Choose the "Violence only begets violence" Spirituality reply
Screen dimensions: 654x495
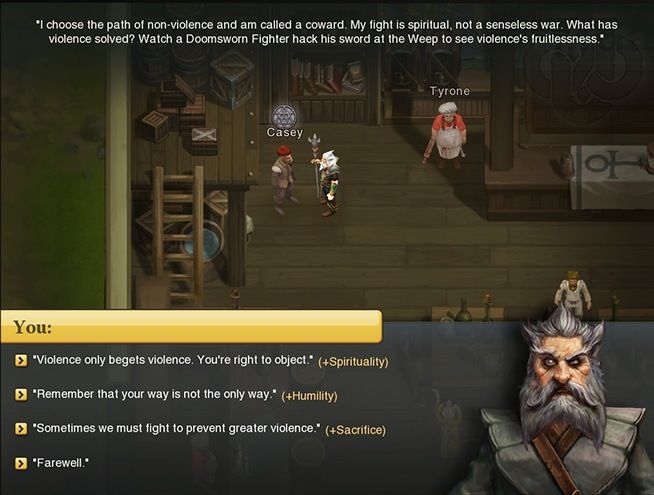point(173,360)
